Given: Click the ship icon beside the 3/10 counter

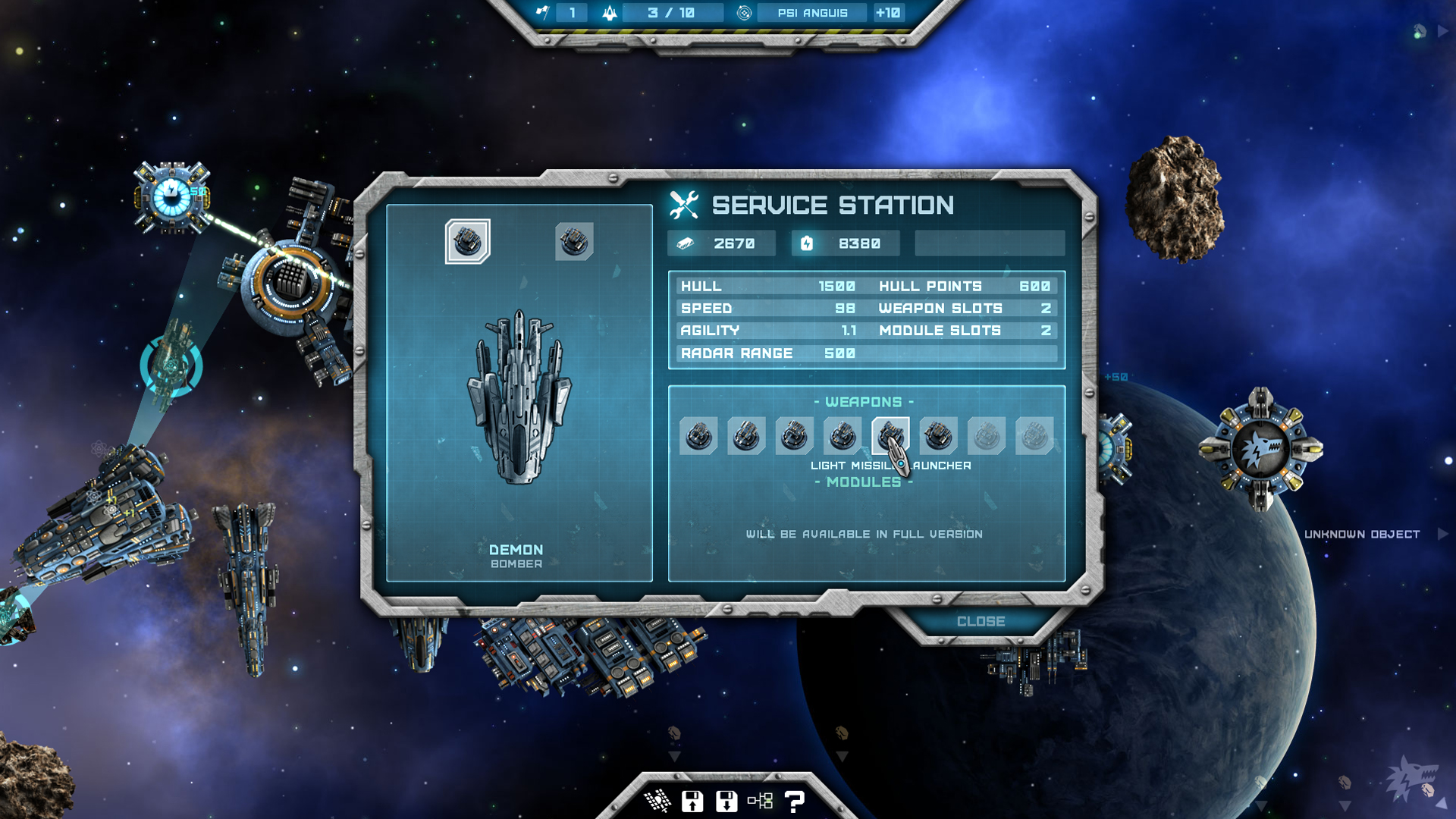Looking at the screenshot, I should [x=609, y=13].
